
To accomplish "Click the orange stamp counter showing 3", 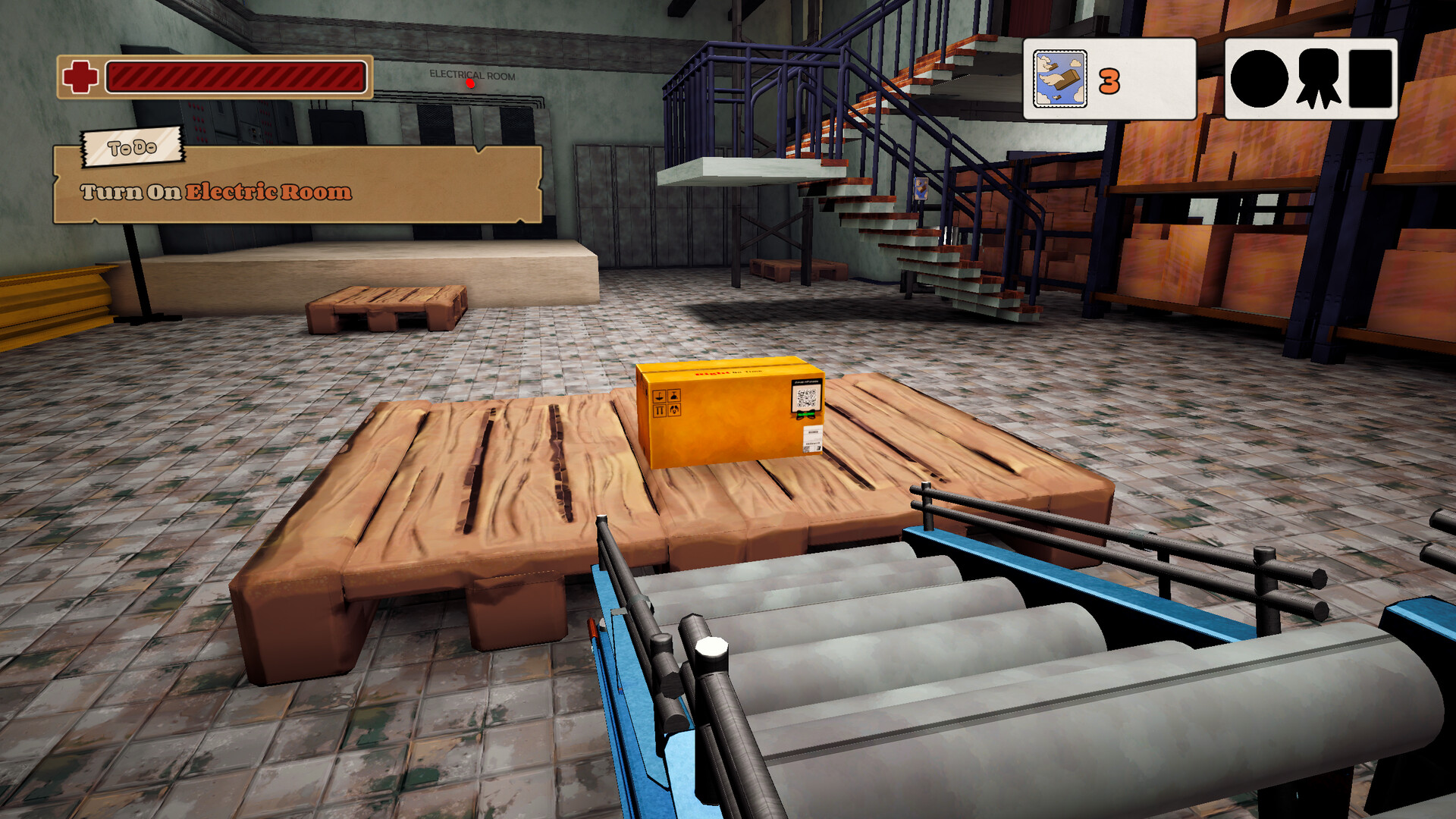I will pyautogui.click(x=1109, y=79).
